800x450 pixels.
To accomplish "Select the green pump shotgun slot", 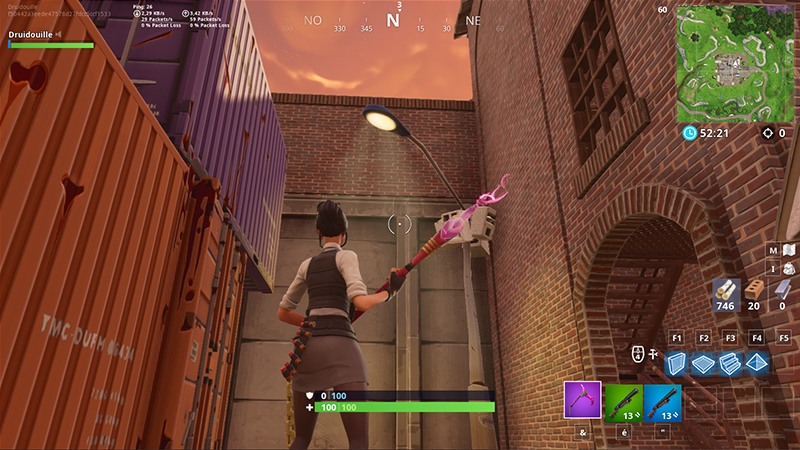I will coord(623,400).
